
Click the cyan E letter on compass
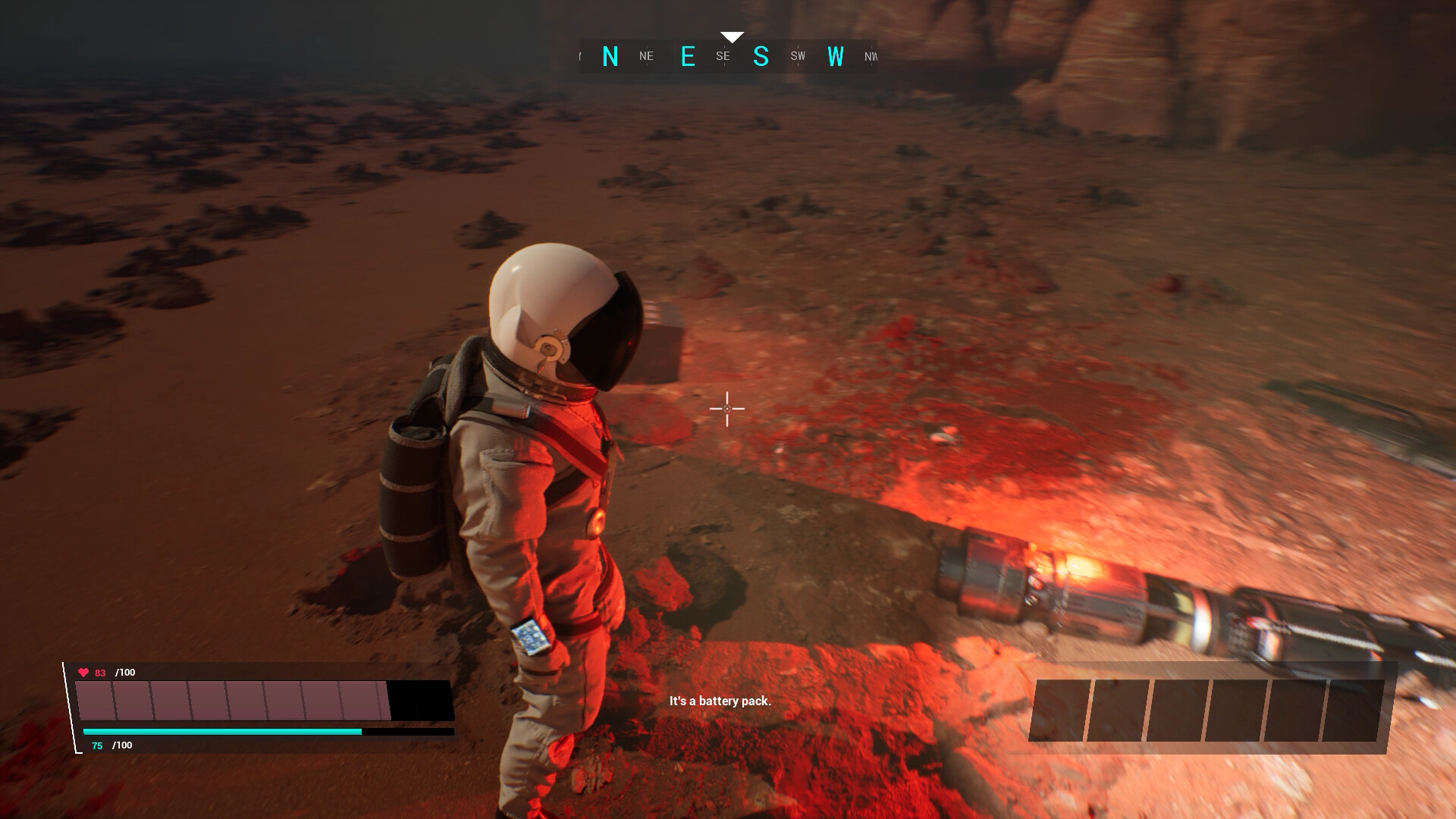(689, 55)
